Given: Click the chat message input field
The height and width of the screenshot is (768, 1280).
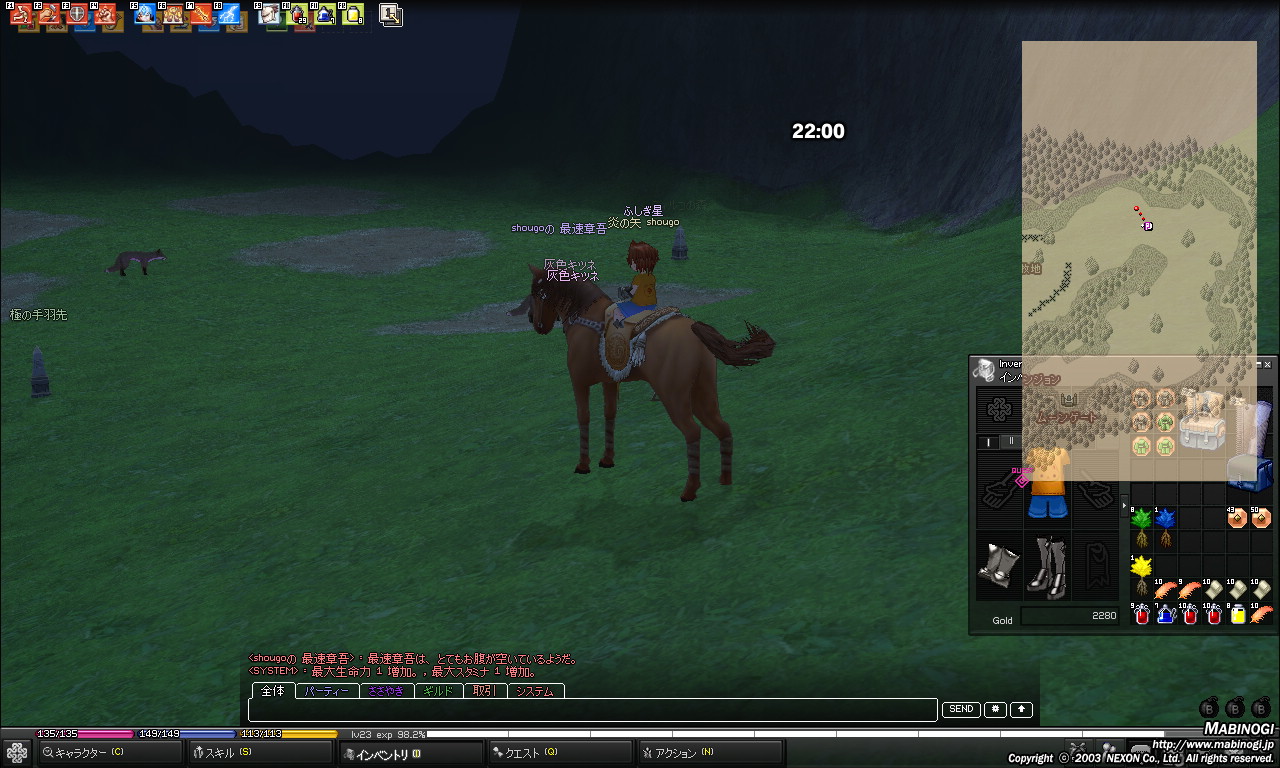Looking at the screenshot, I should pyautogui.click(x=592, y=710).
